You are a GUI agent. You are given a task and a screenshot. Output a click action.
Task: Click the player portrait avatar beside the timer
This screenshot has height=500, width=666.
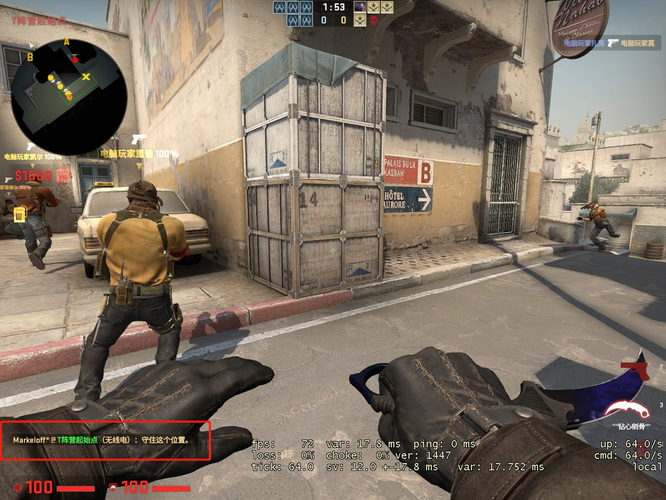(x=360, y=7)
